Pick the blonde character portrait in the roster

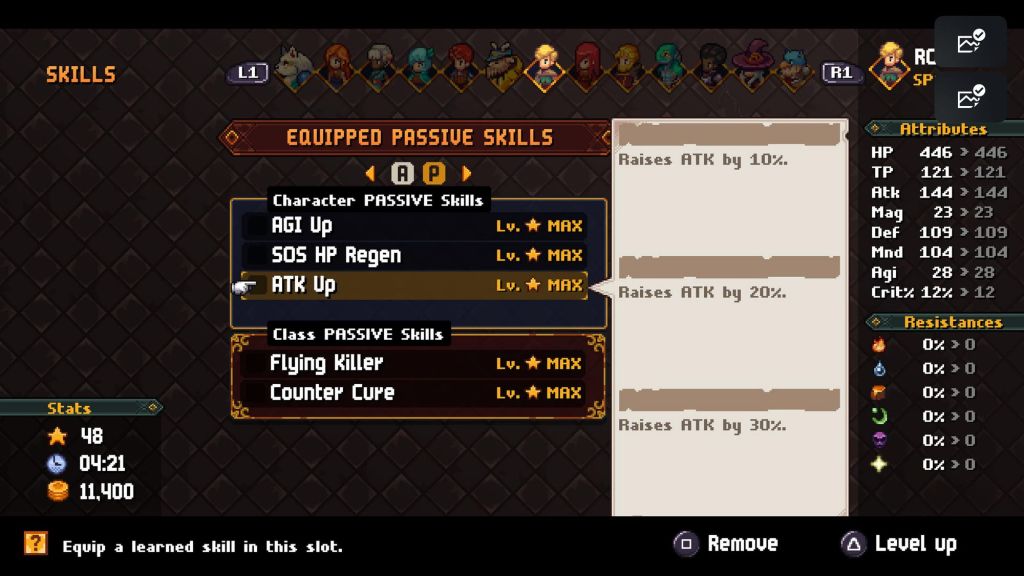point(545,67)
